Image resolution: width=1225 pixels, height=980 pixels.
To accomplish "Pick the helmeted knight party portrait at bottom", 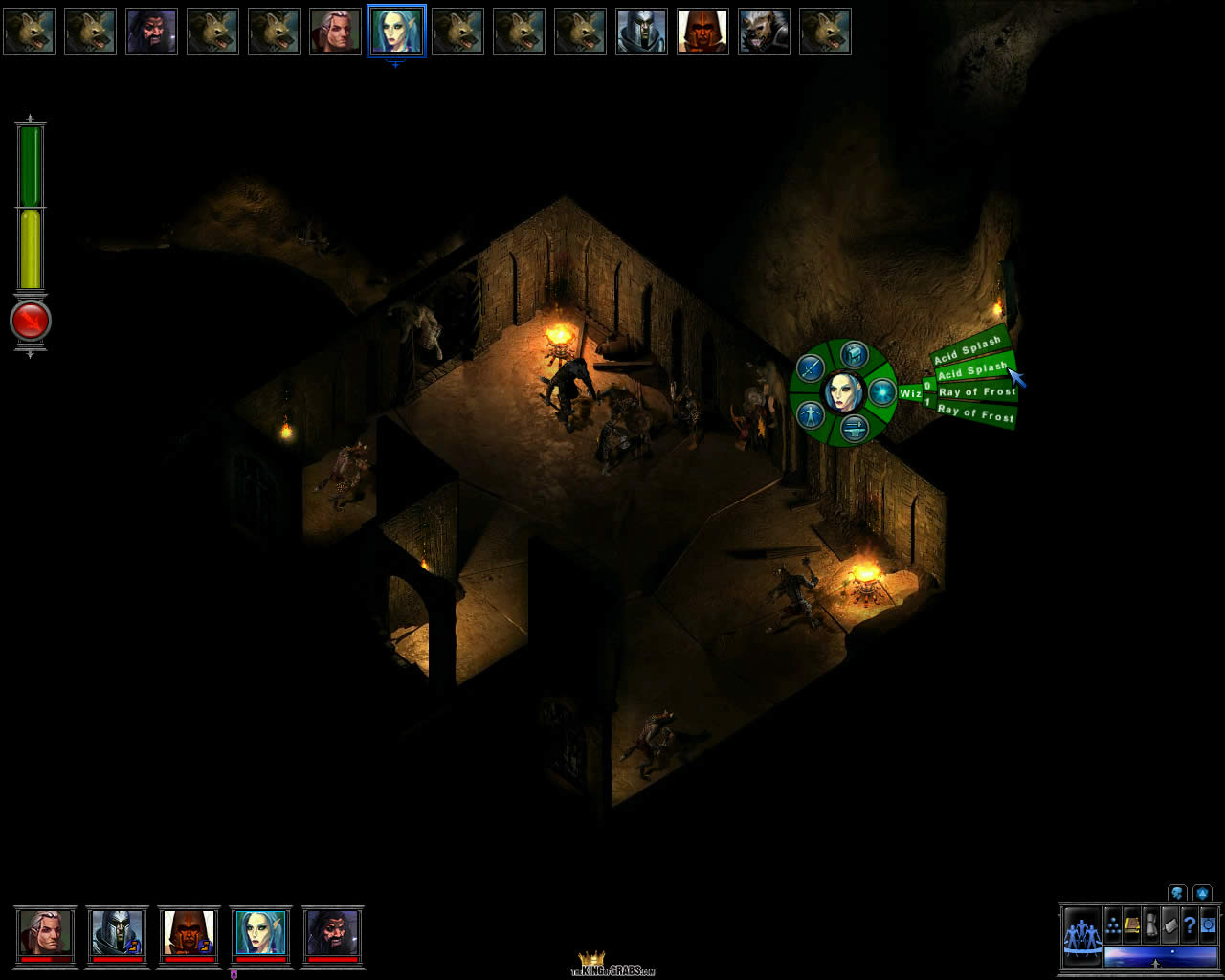I will point(117,932).
